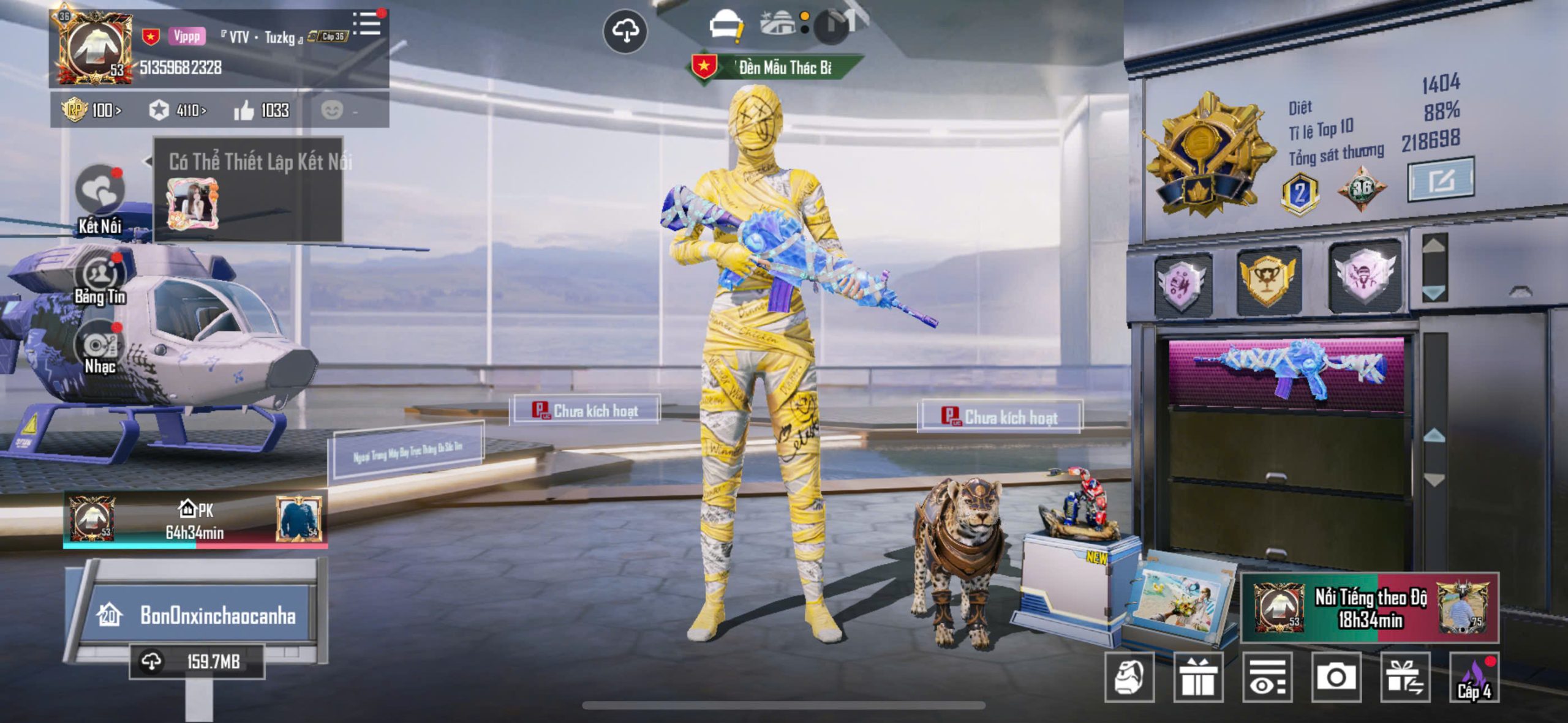Image resolution: width=1568 pixels, height=723 pixels.
Task: Click the round cloud download icon
Action: (x=625, y=31)
